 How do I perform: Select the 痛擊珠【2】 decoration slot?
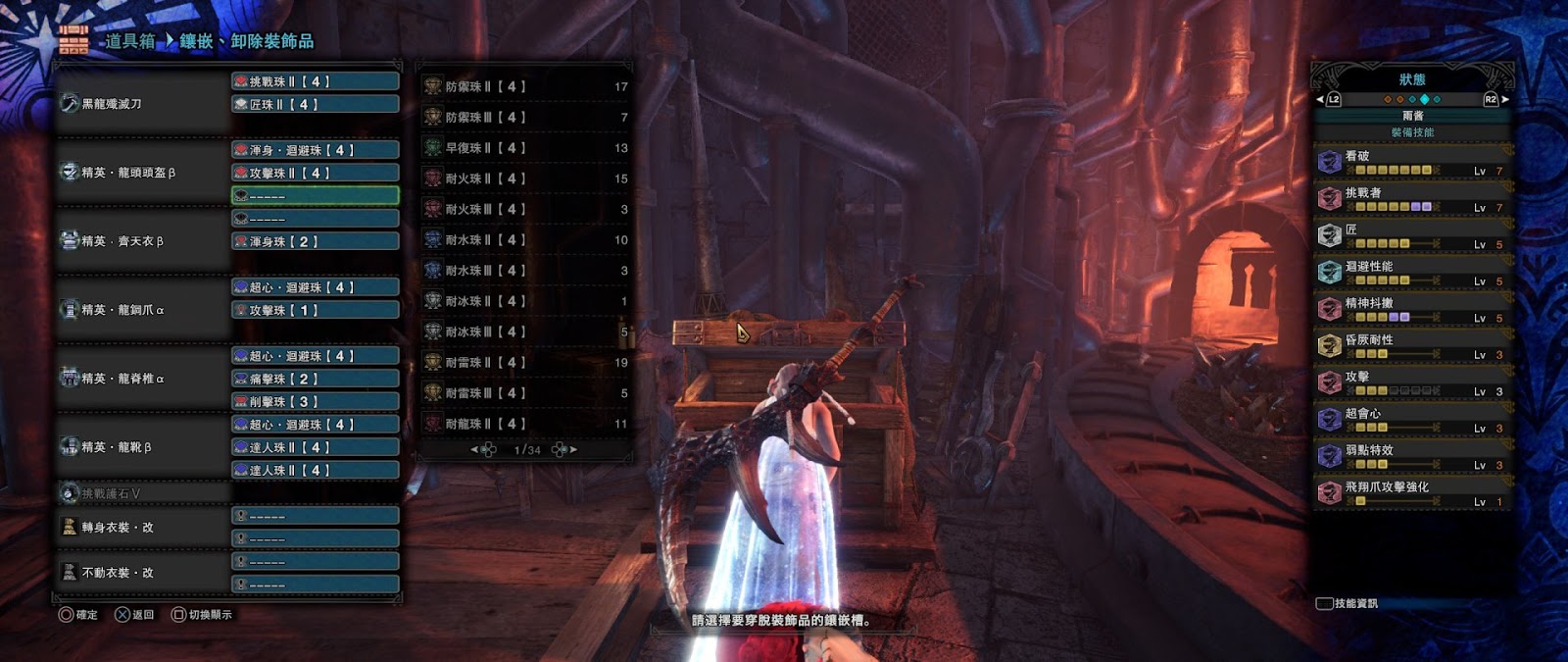315,379
